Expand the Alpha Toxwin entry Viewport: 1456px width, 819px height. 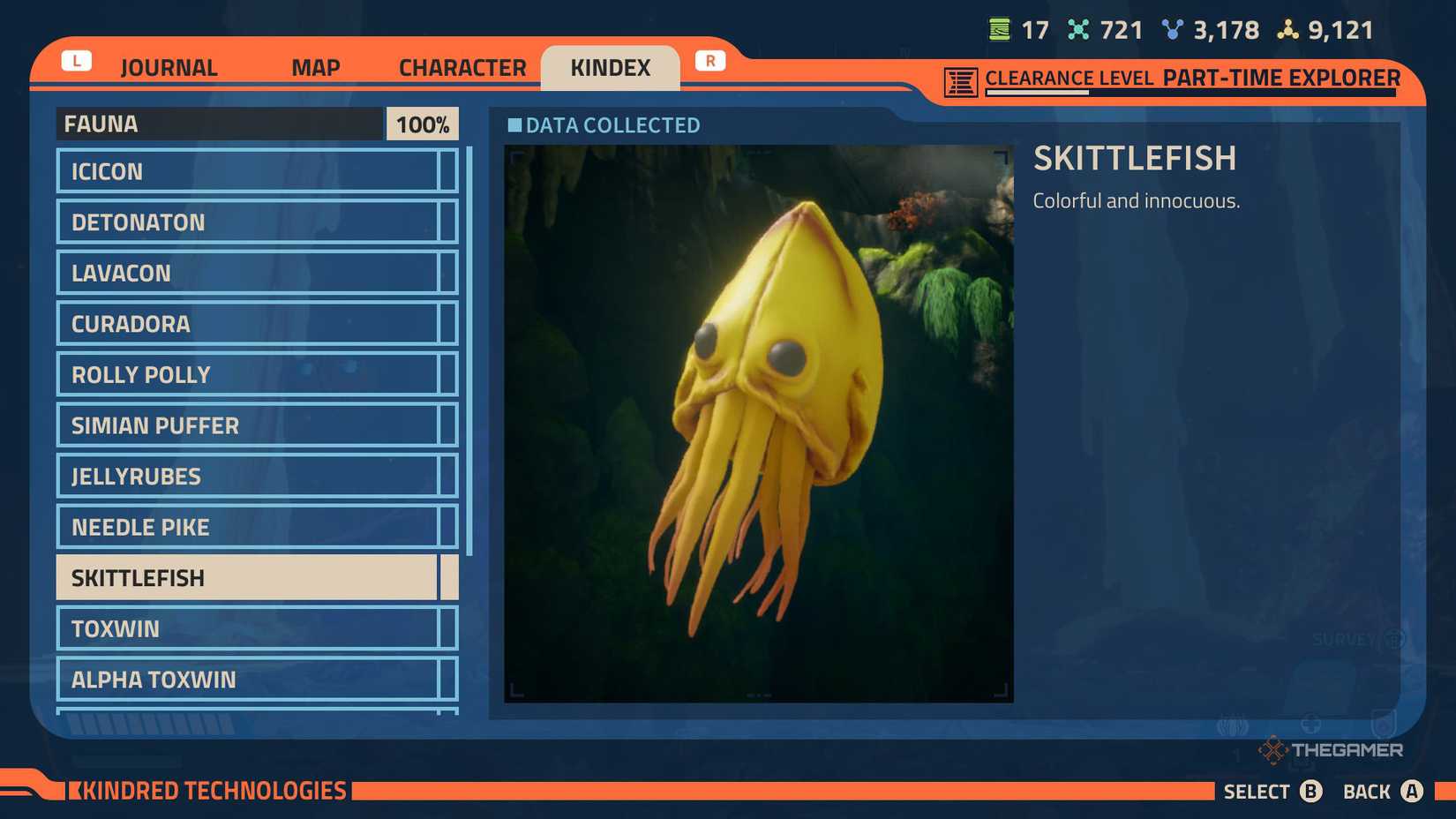(x=251, y=680)
